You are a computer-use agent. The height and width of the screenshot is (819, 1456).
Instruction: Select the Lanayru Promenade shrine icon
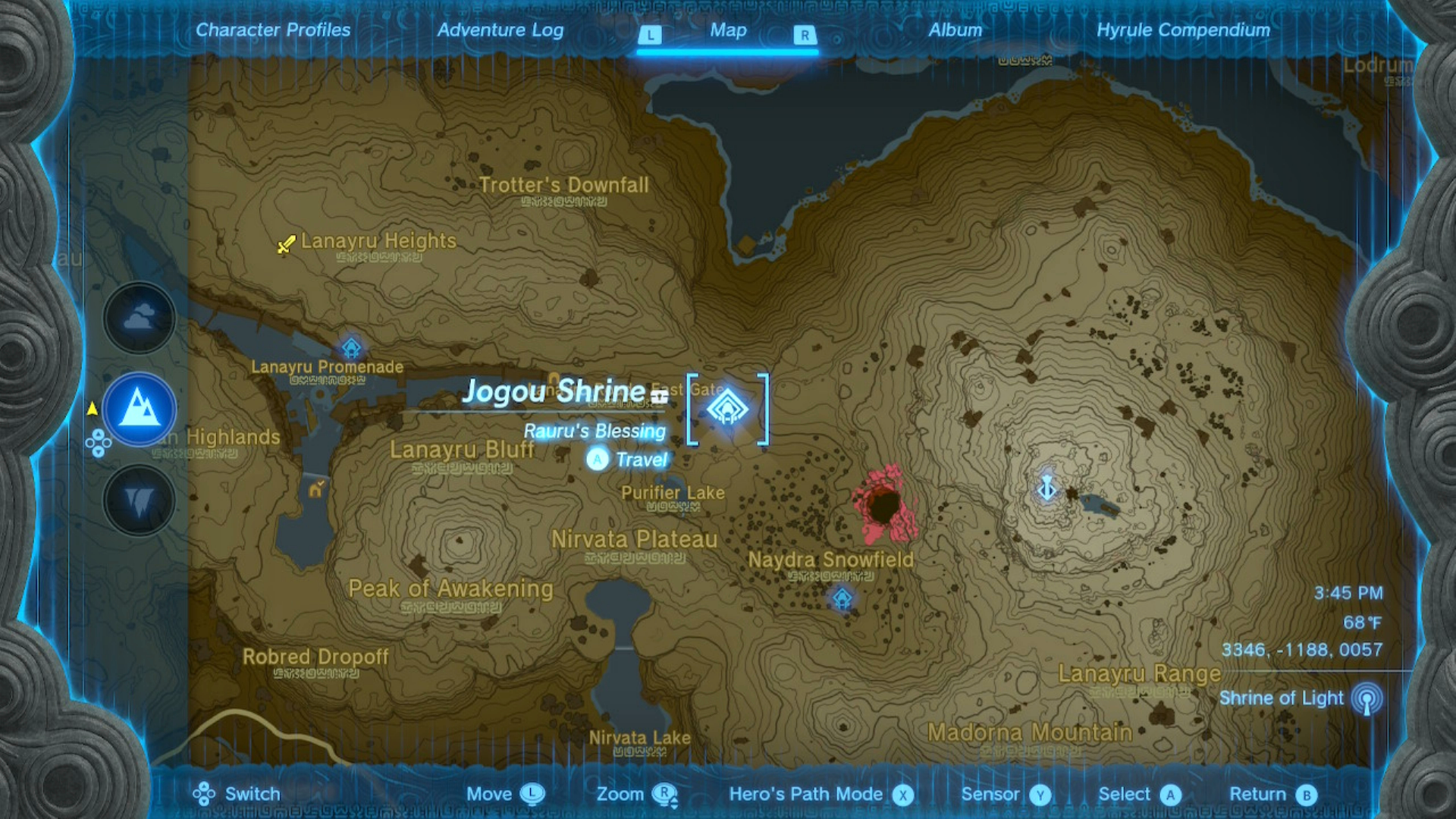tap(350, 347)
